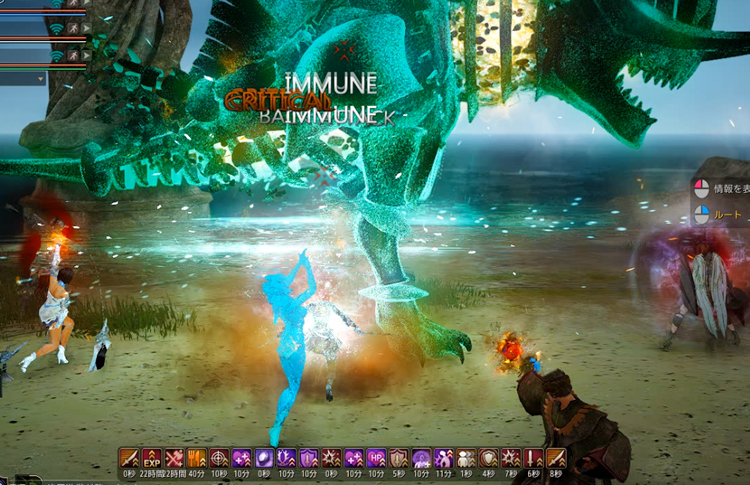Click the fork and knife food buff
This screenshot has height=485, width=750.
197,458
